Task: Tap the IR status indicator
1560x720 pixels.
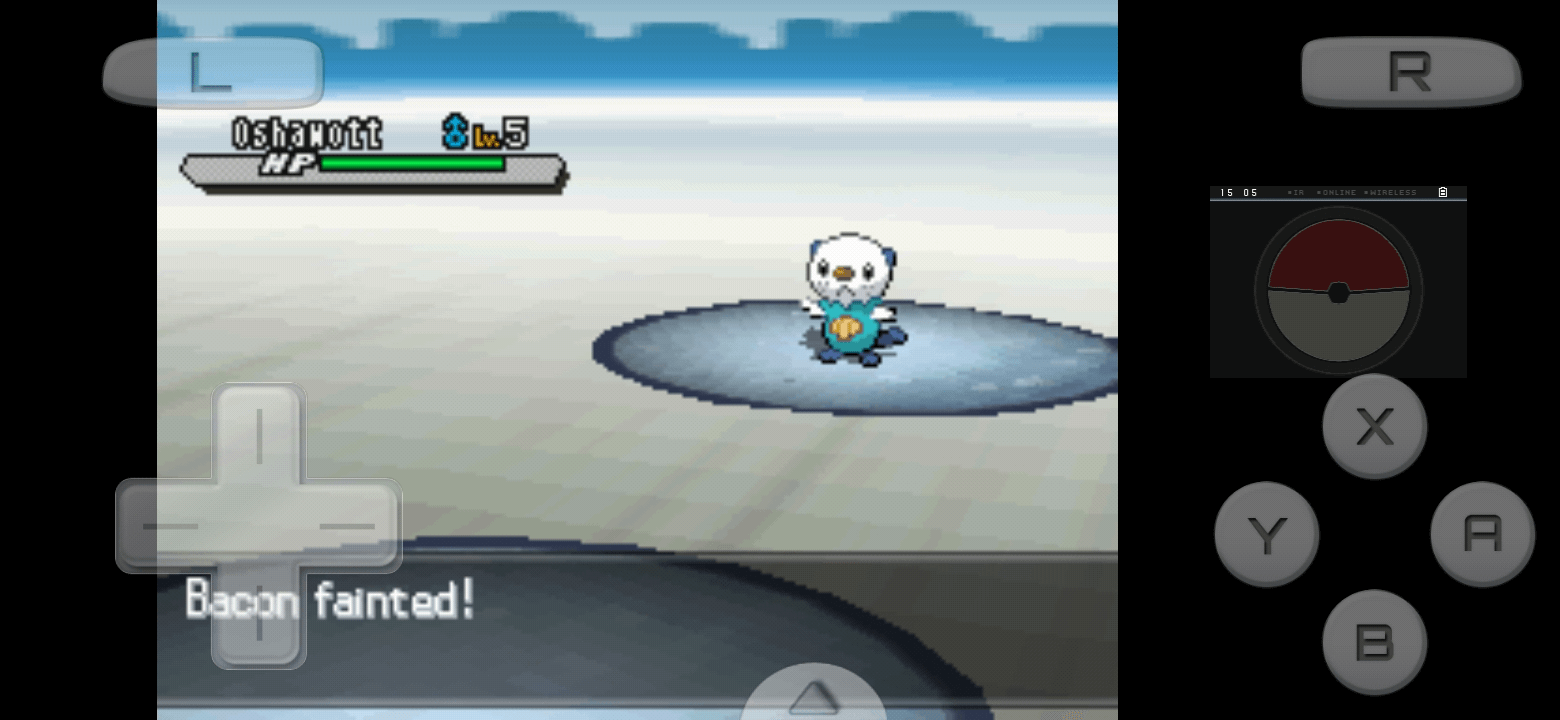Action: [1297, 192]
